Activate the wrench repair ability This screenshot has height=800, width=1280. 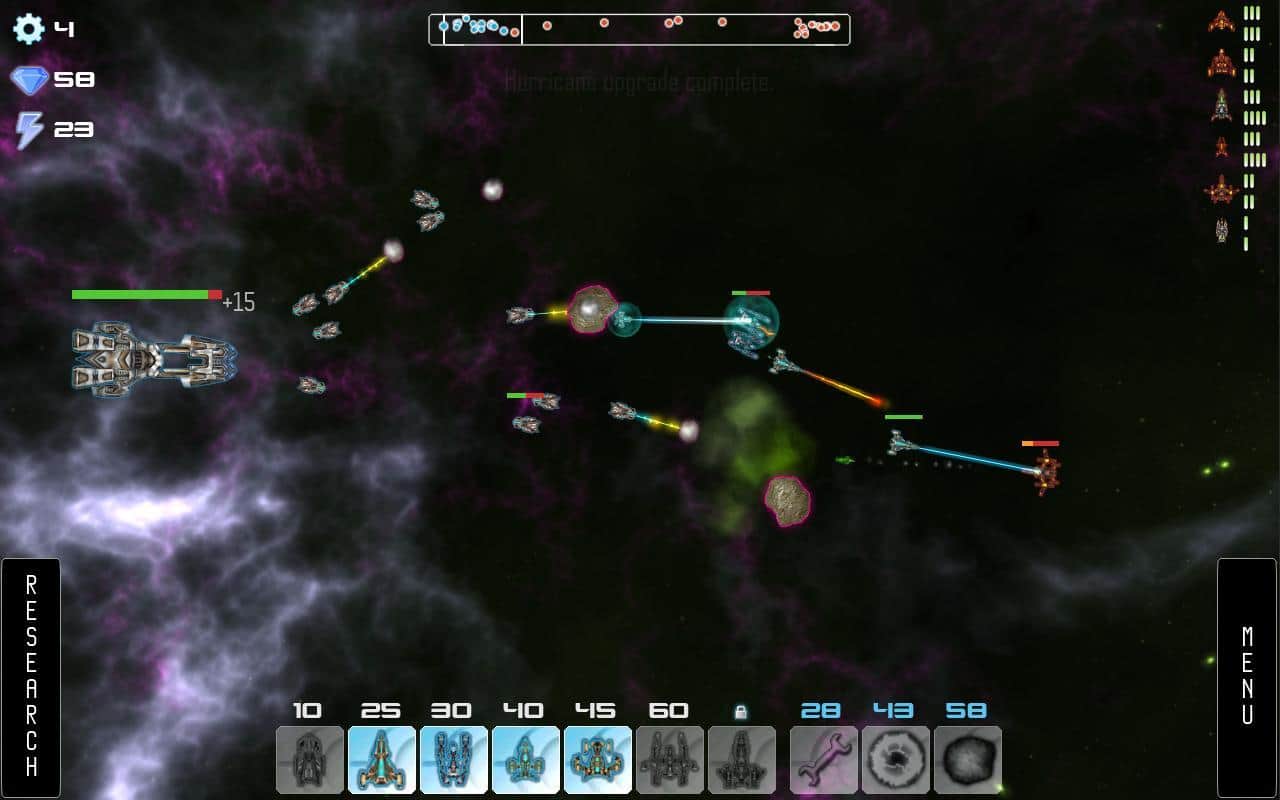824,760
